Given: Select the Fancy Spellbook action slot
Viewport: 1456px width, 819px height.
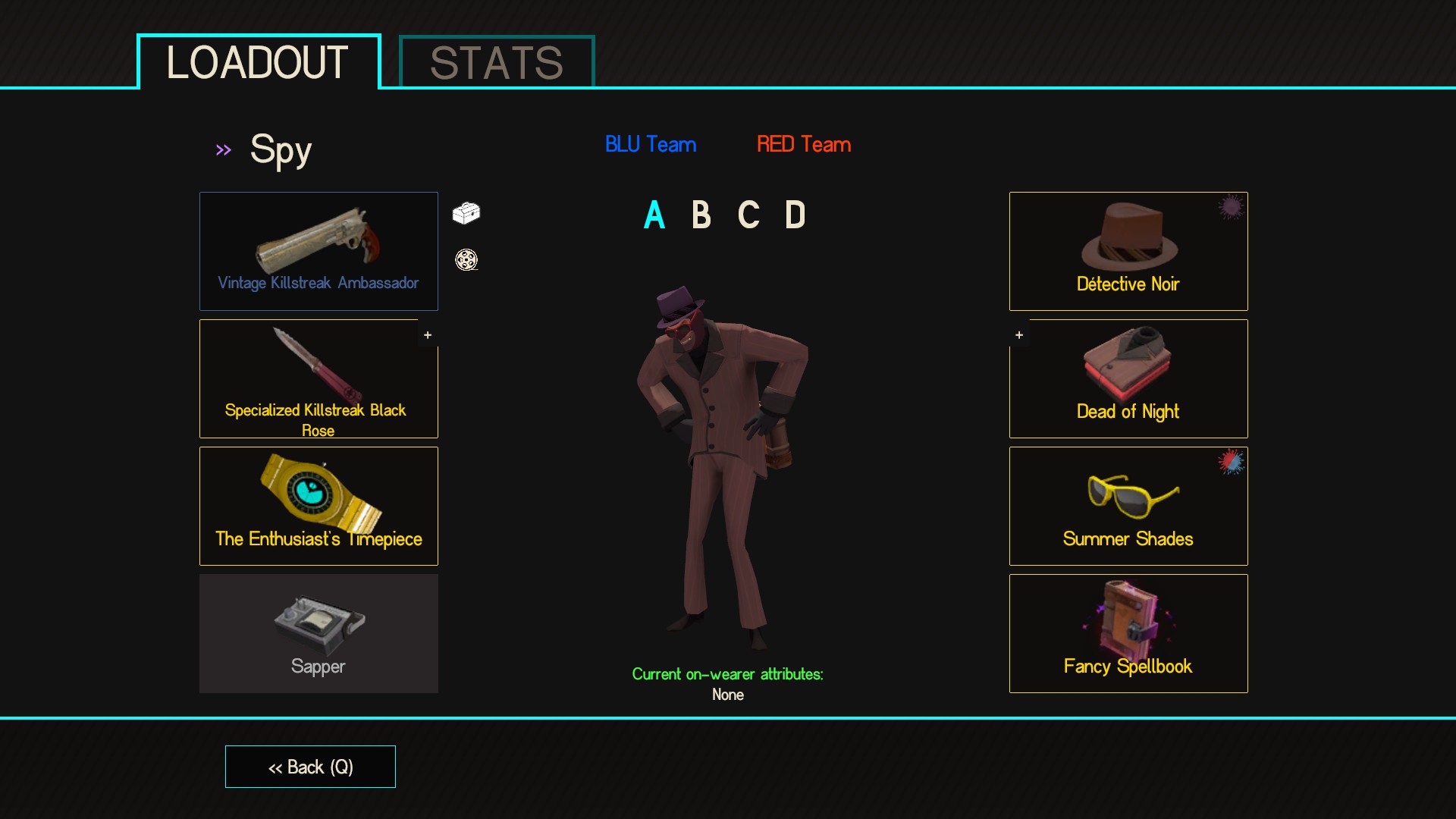Looking at the screenshot, I should [1128, 633].
